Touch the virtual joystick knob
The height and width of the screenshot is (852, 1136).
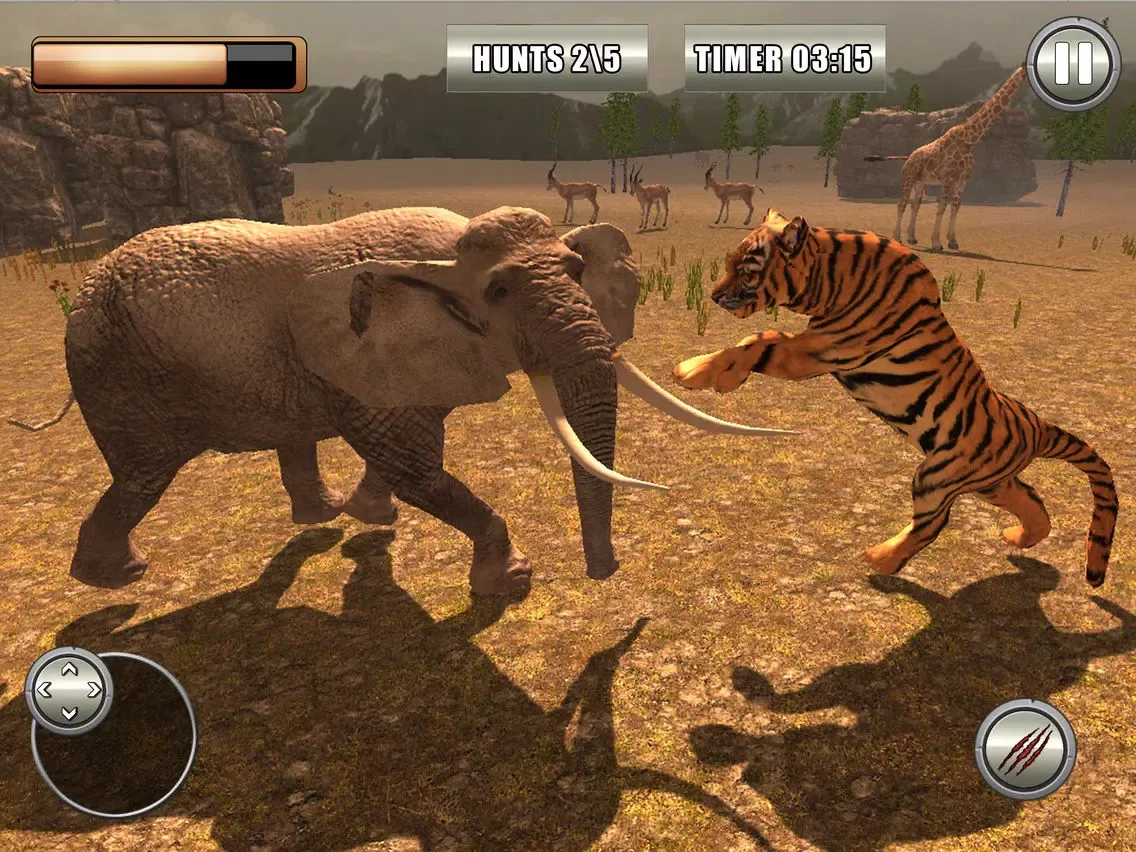coord(68,690)
